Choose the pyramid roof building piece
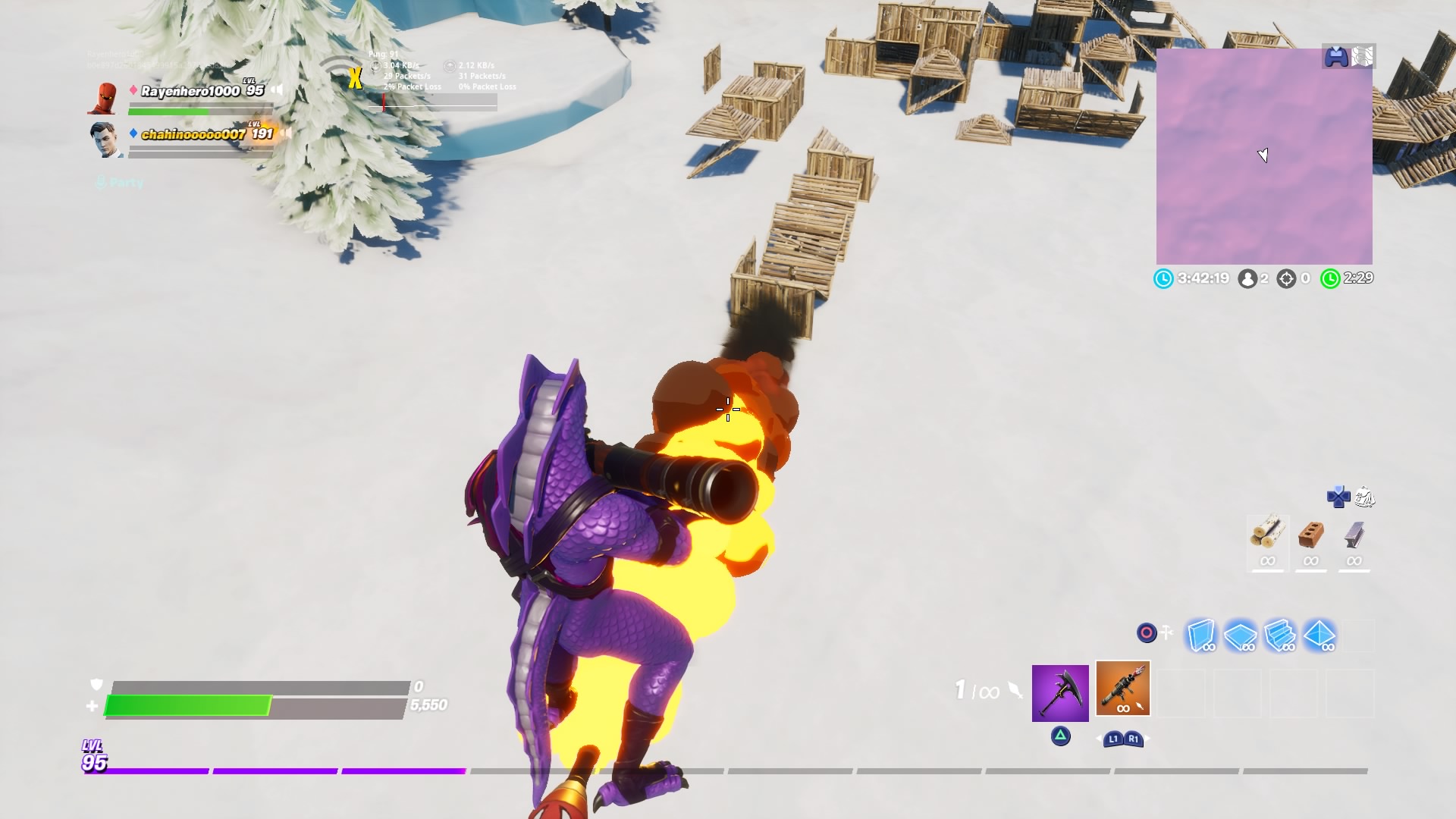Viewport: 1456px width, 819px height. coord(1319,635)
